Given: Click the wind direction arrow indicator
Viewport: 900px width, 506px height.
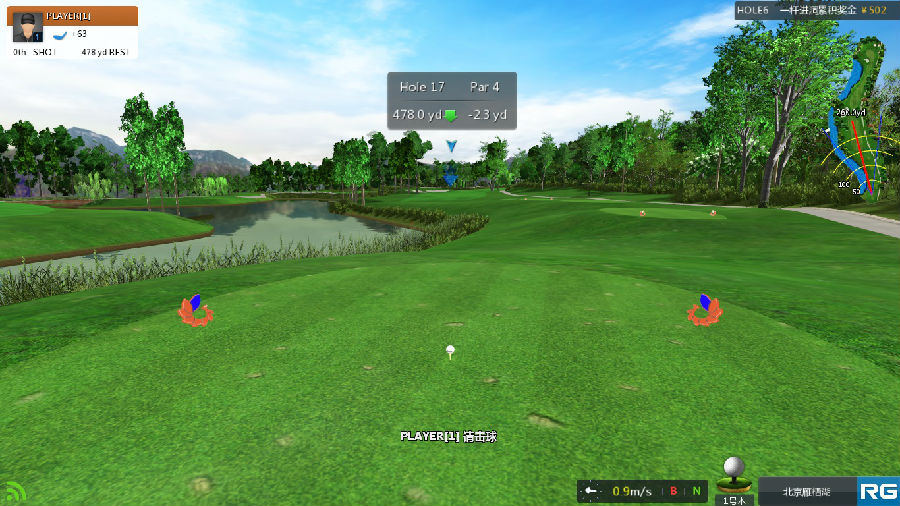Looking at the screenshot, I should 591,491.
